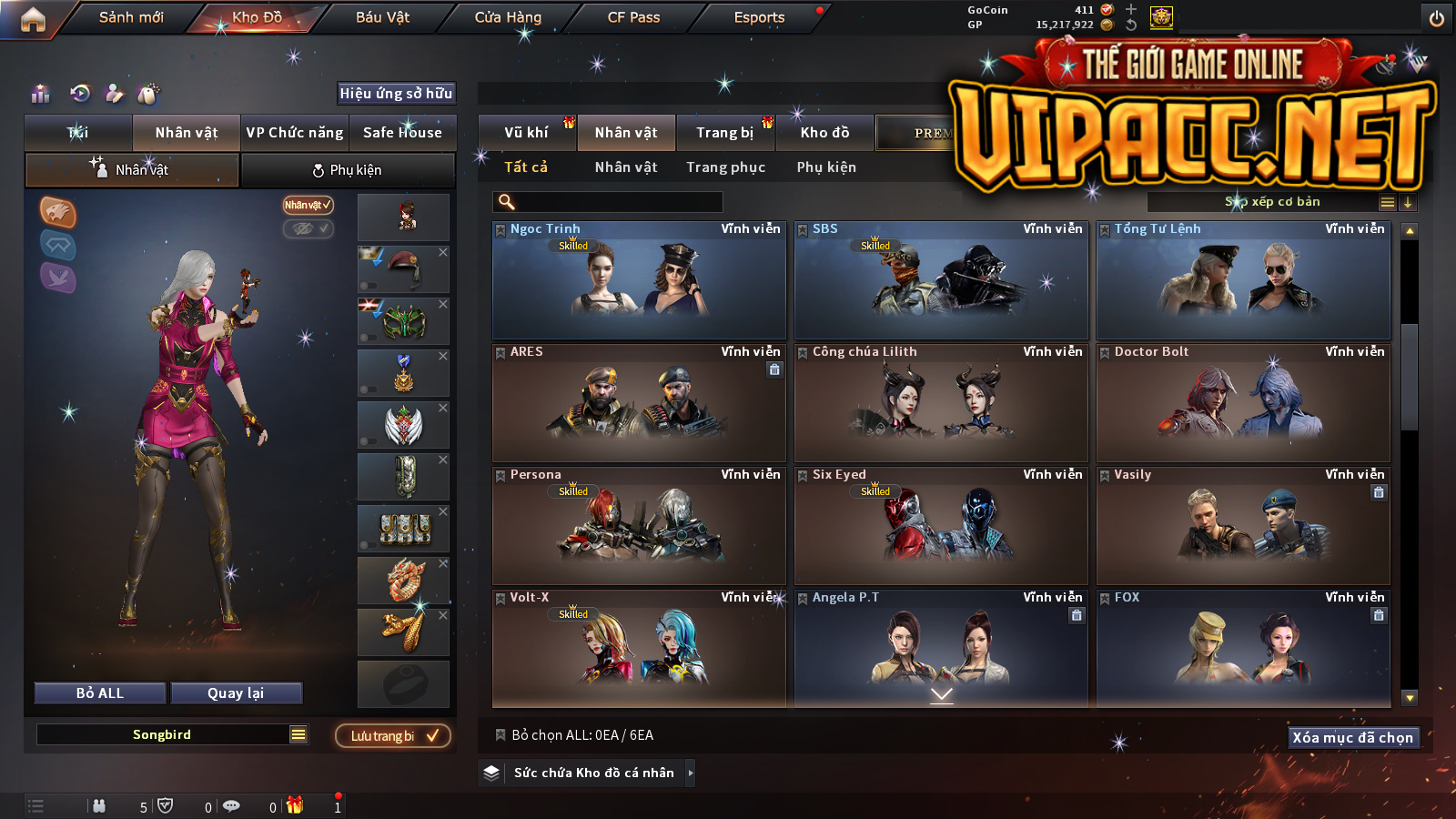Click the power button to exit
1456x819 pixels.
[x=1437, y=18]
